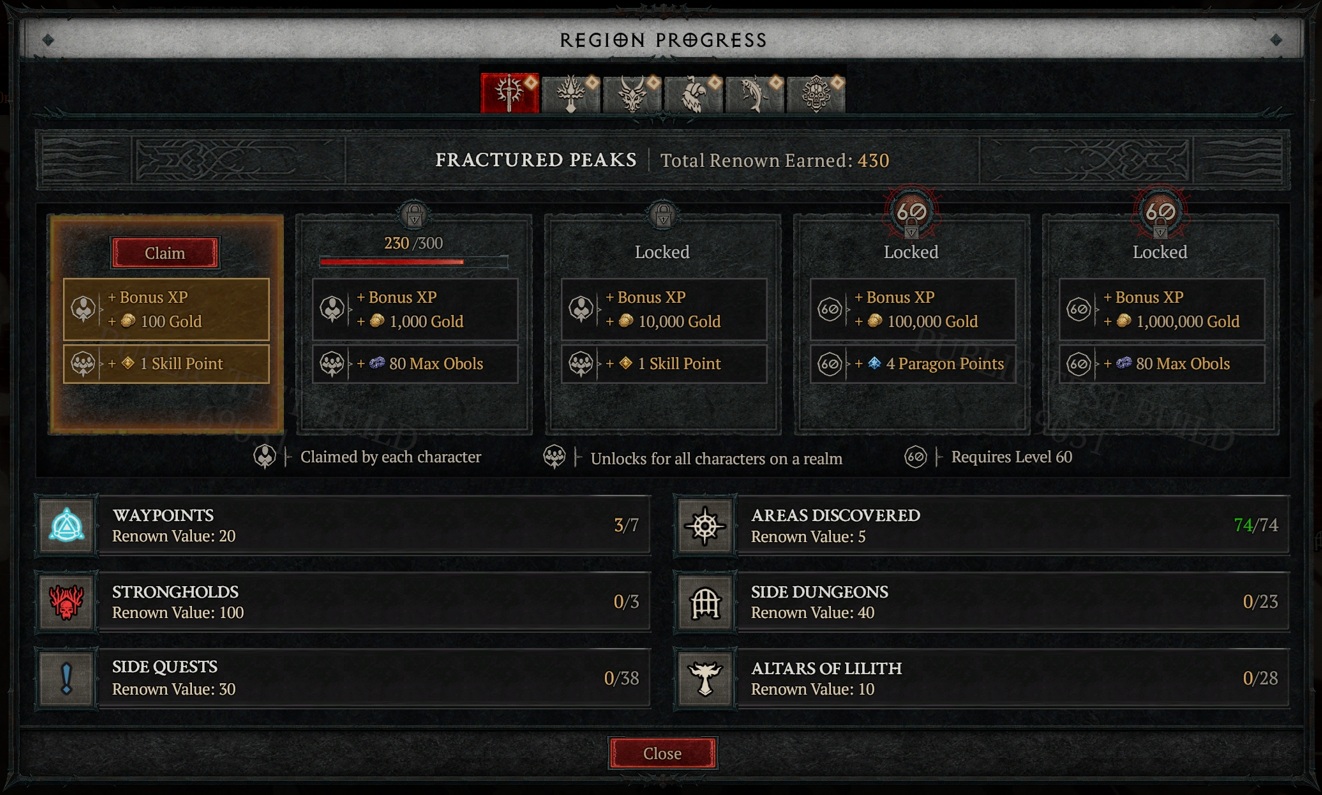Claim the first renown reward
Image resolution: width=1322 pixels, height=795 pixels.
(165, 253)
